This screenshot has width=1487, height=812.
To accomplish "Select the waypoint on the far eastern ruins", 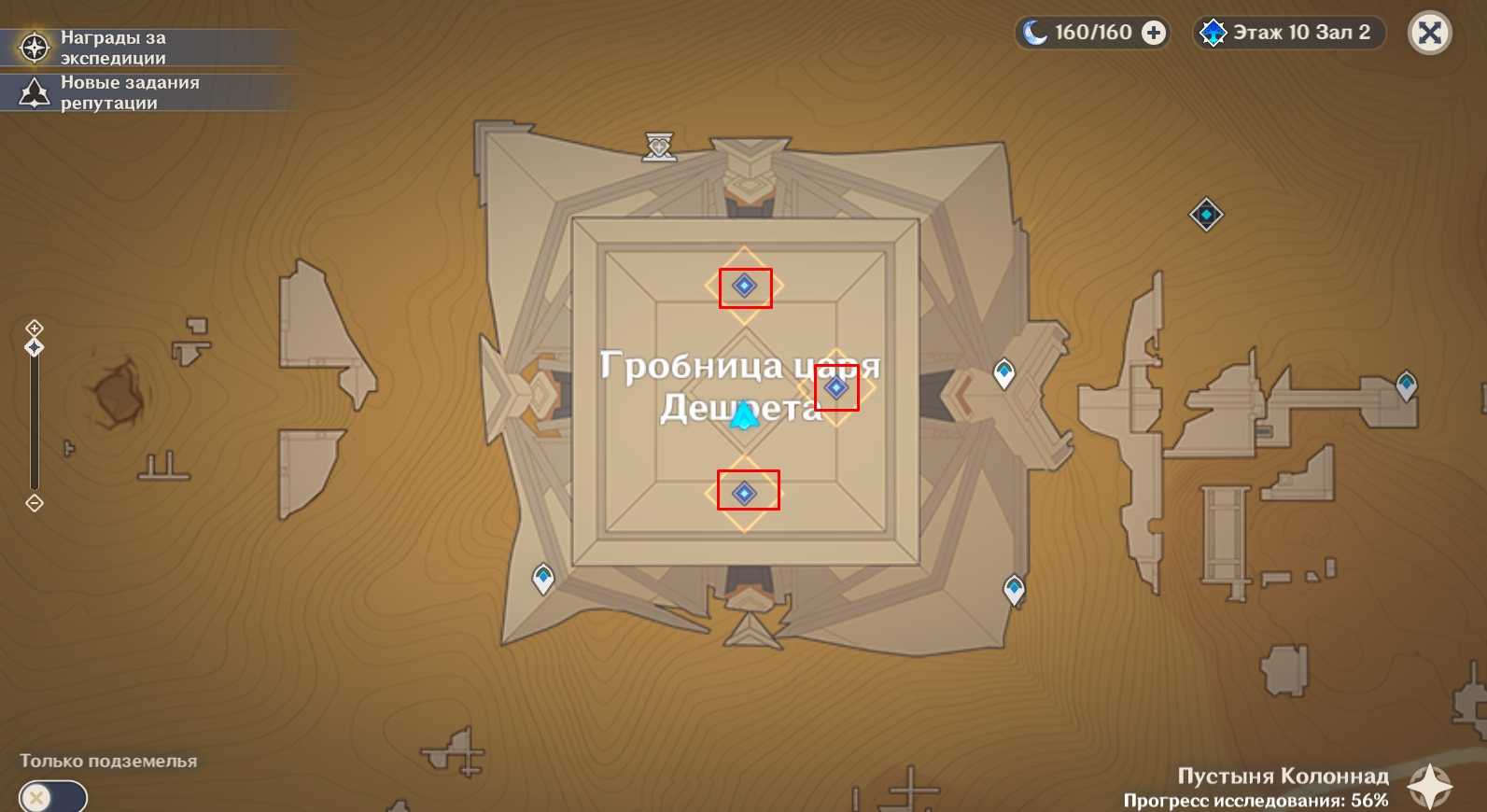I will click(1406, 385).
